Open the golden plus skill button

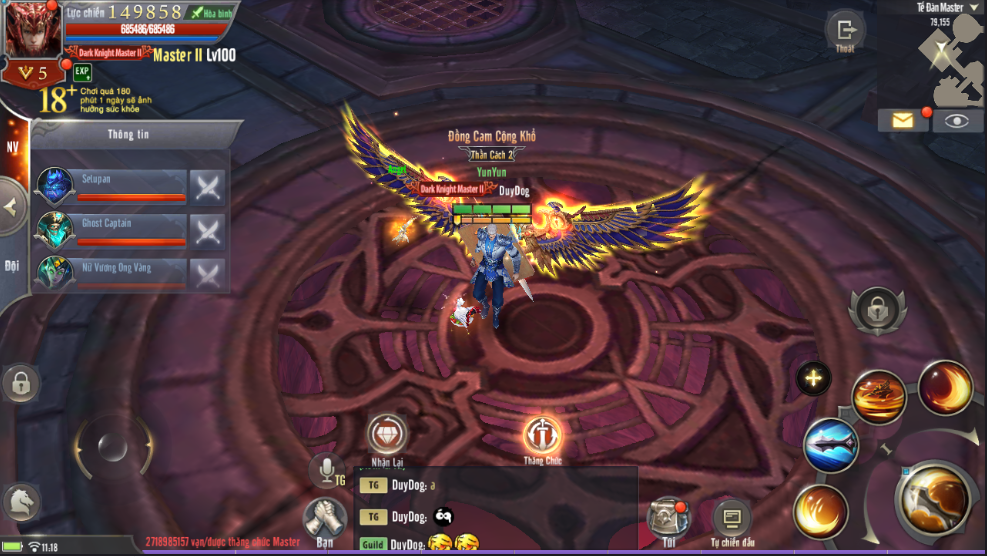(814, 378)
